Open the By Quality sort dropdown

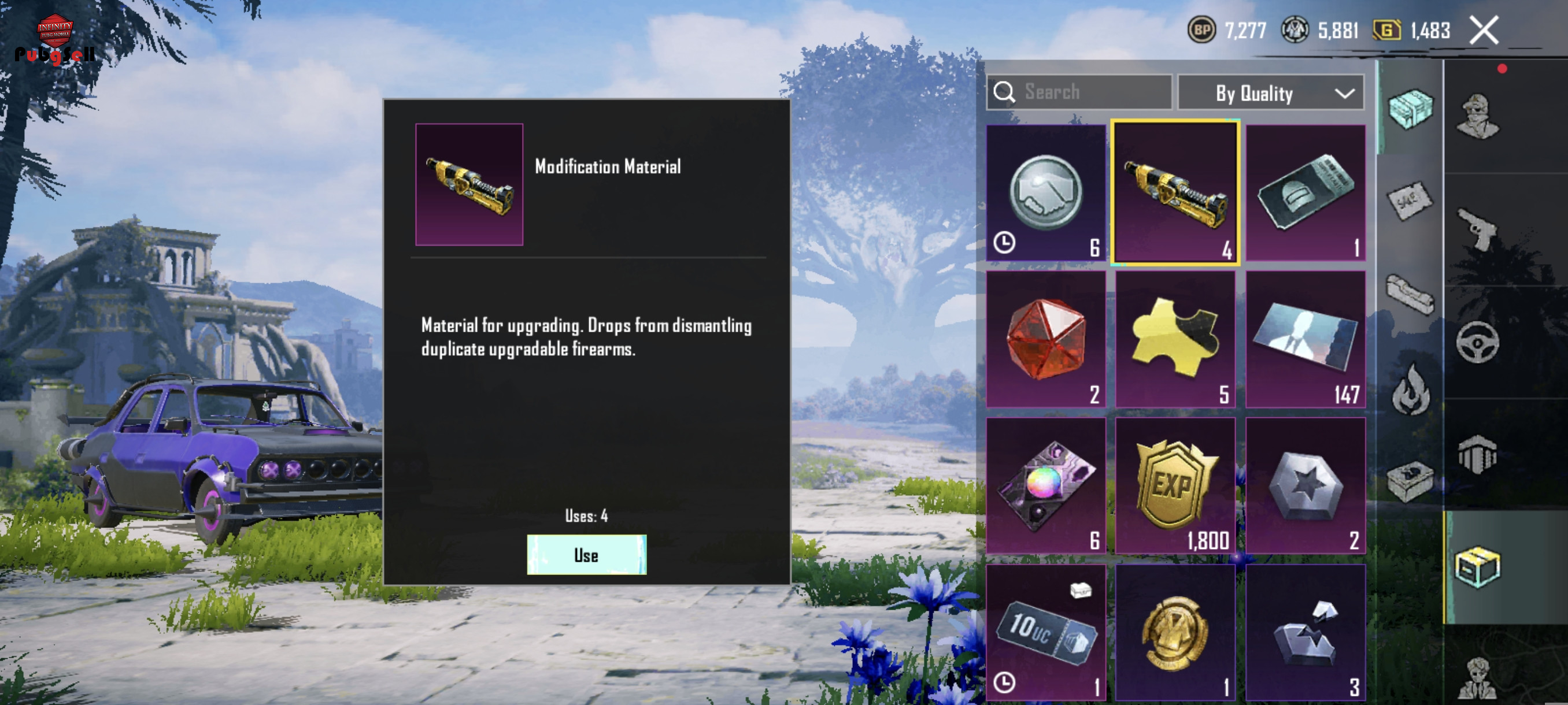[x=1270, y=93]
